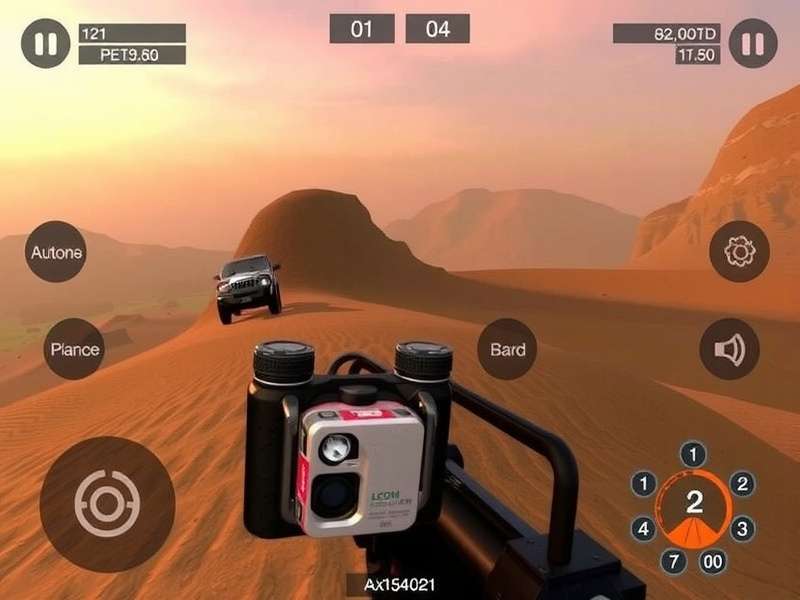Pick the number 7 dial button

[671, 561]
